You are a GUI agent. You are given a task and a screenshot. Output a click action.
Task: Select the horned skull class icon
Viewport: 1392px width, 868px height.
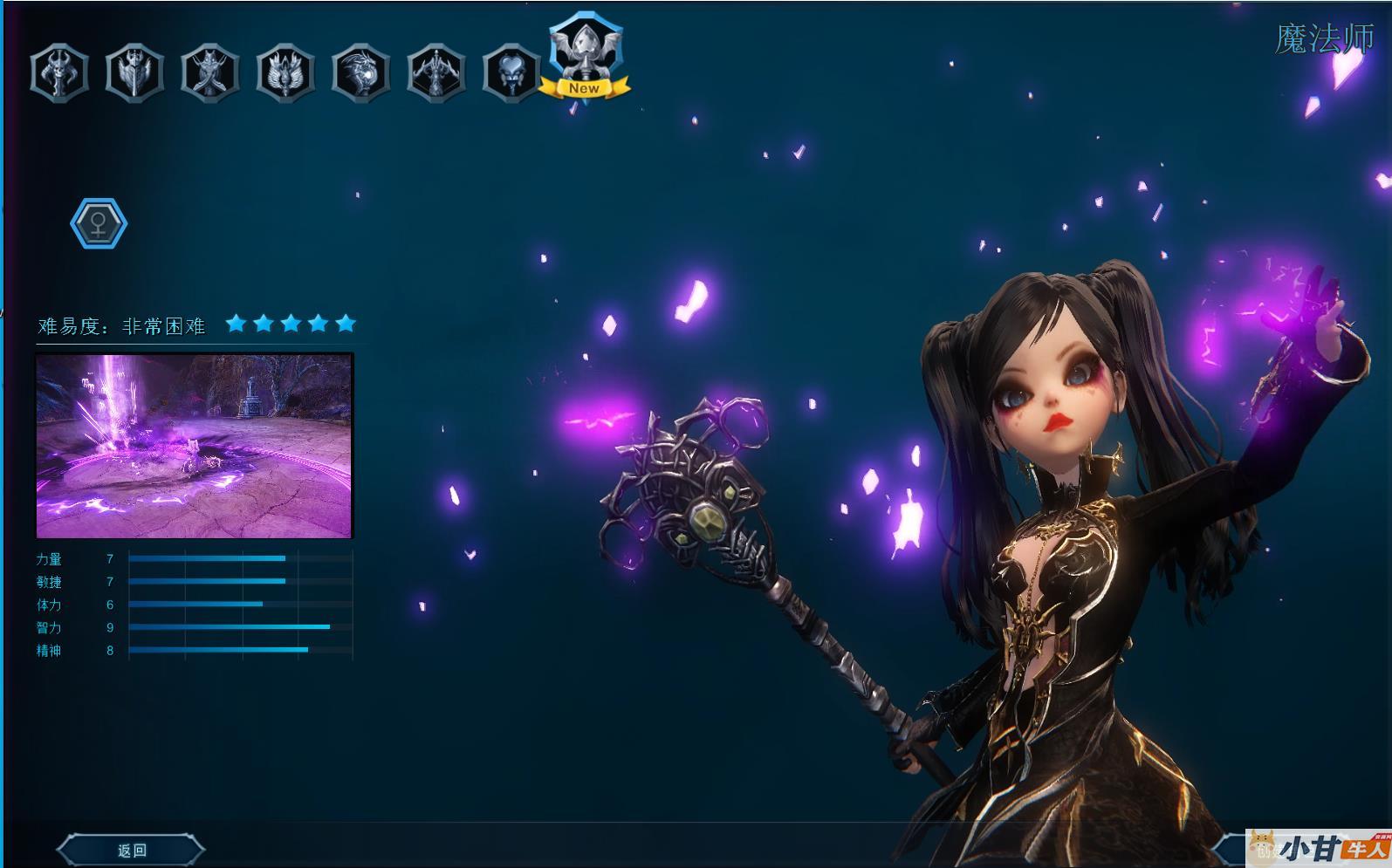point(59,72)
